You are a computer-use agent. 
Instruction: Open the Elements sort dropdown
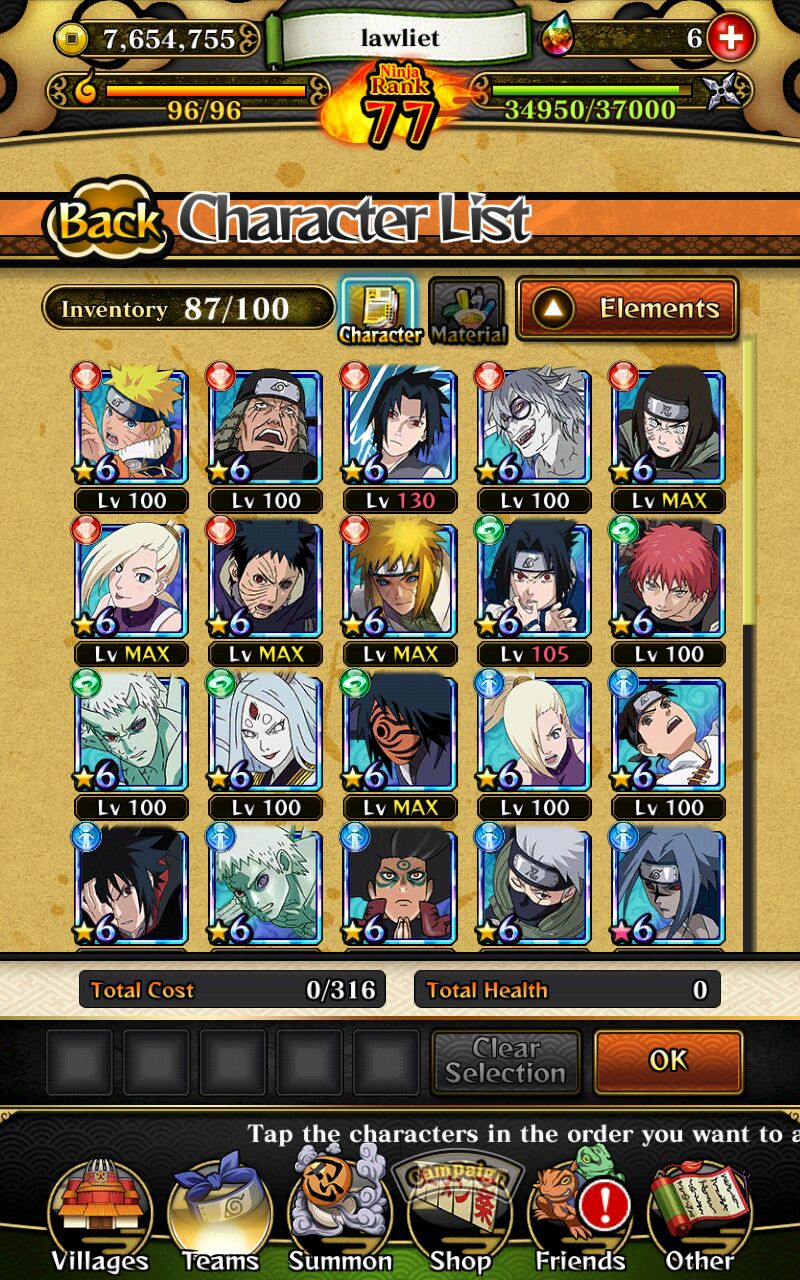click(627, 309)
